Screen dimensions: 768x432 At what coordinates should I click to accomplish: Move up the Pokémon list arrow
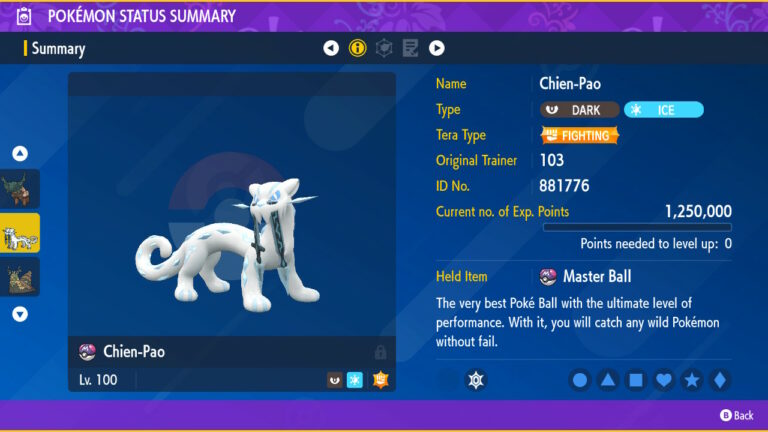pos(20,154)
